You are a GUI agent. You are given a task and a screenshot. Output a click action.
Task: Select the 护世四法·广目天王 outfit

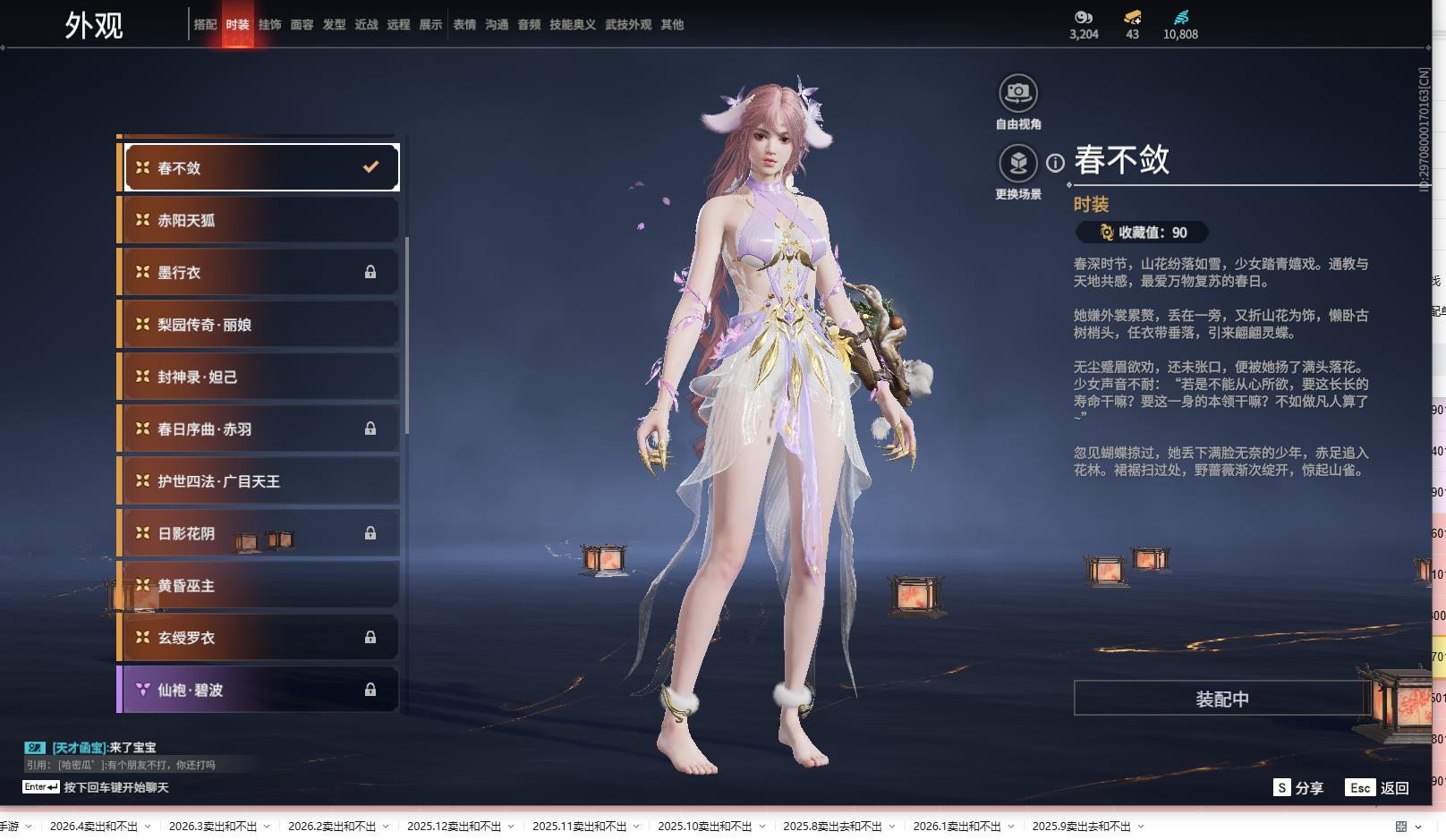259,481
